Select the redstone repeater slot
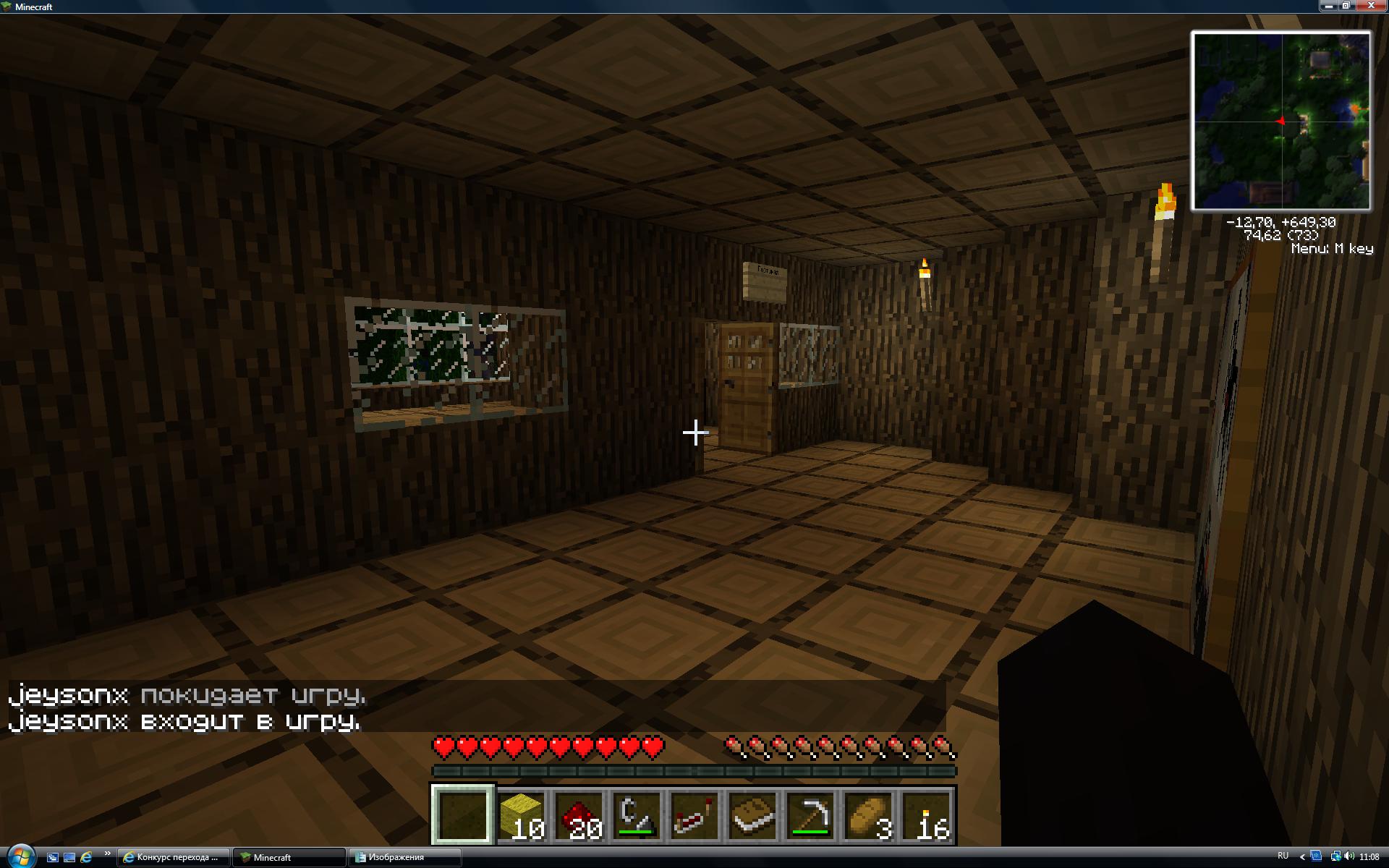 (695, 815)
